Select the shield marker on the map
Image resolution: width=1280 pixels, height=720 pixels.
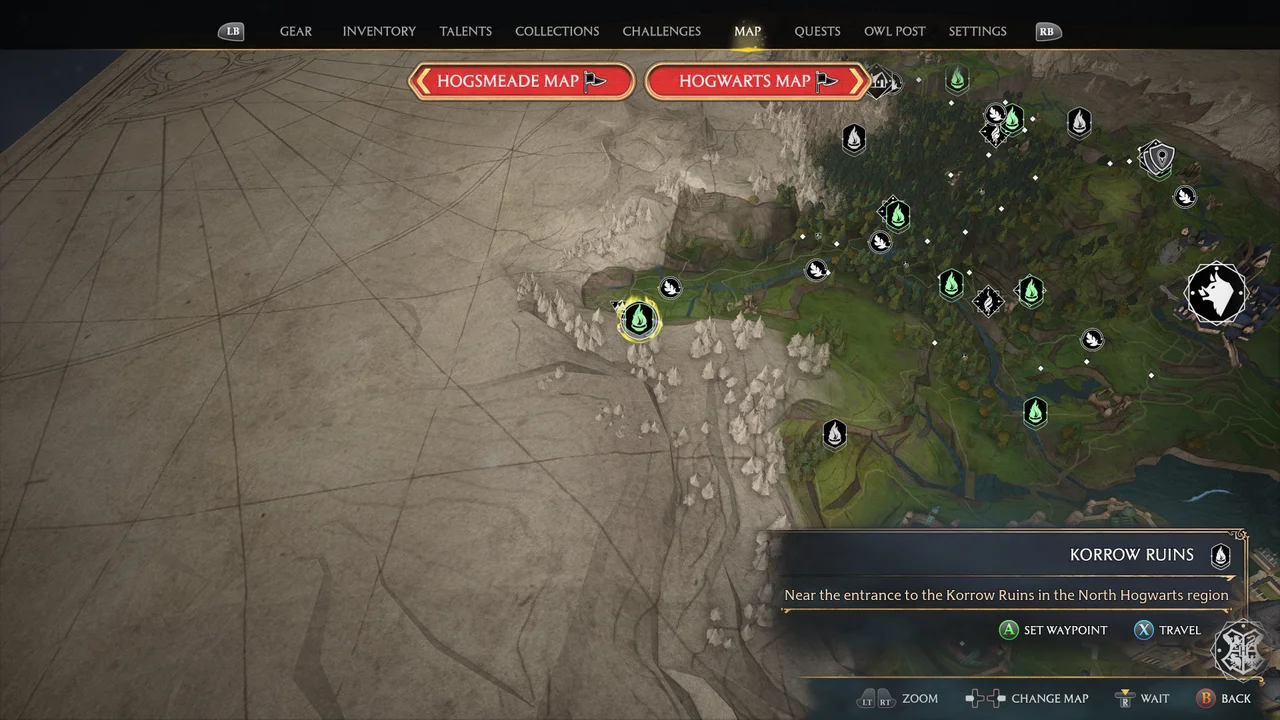1159,157
